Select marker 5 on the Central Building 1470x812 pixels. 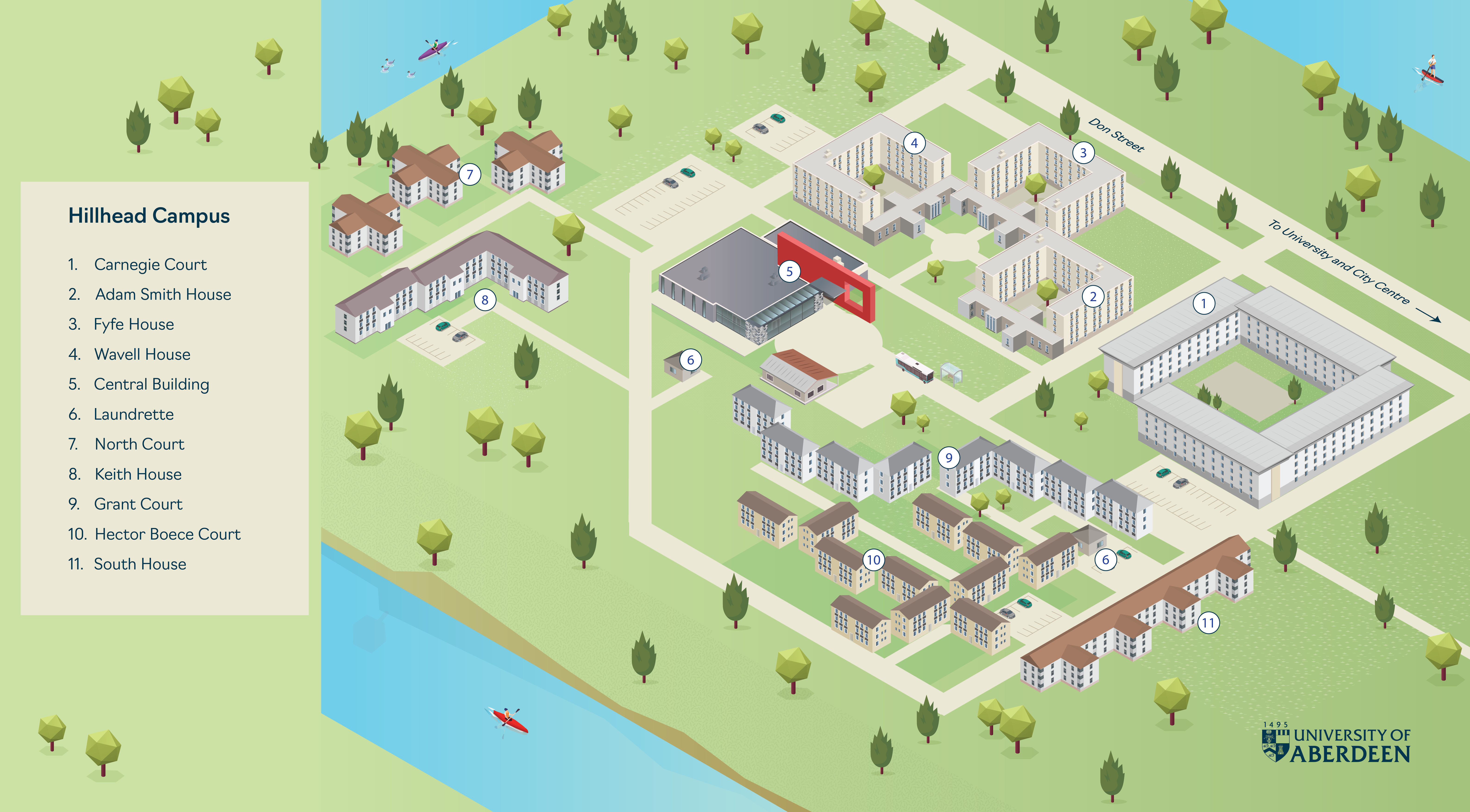coord(789,272)
